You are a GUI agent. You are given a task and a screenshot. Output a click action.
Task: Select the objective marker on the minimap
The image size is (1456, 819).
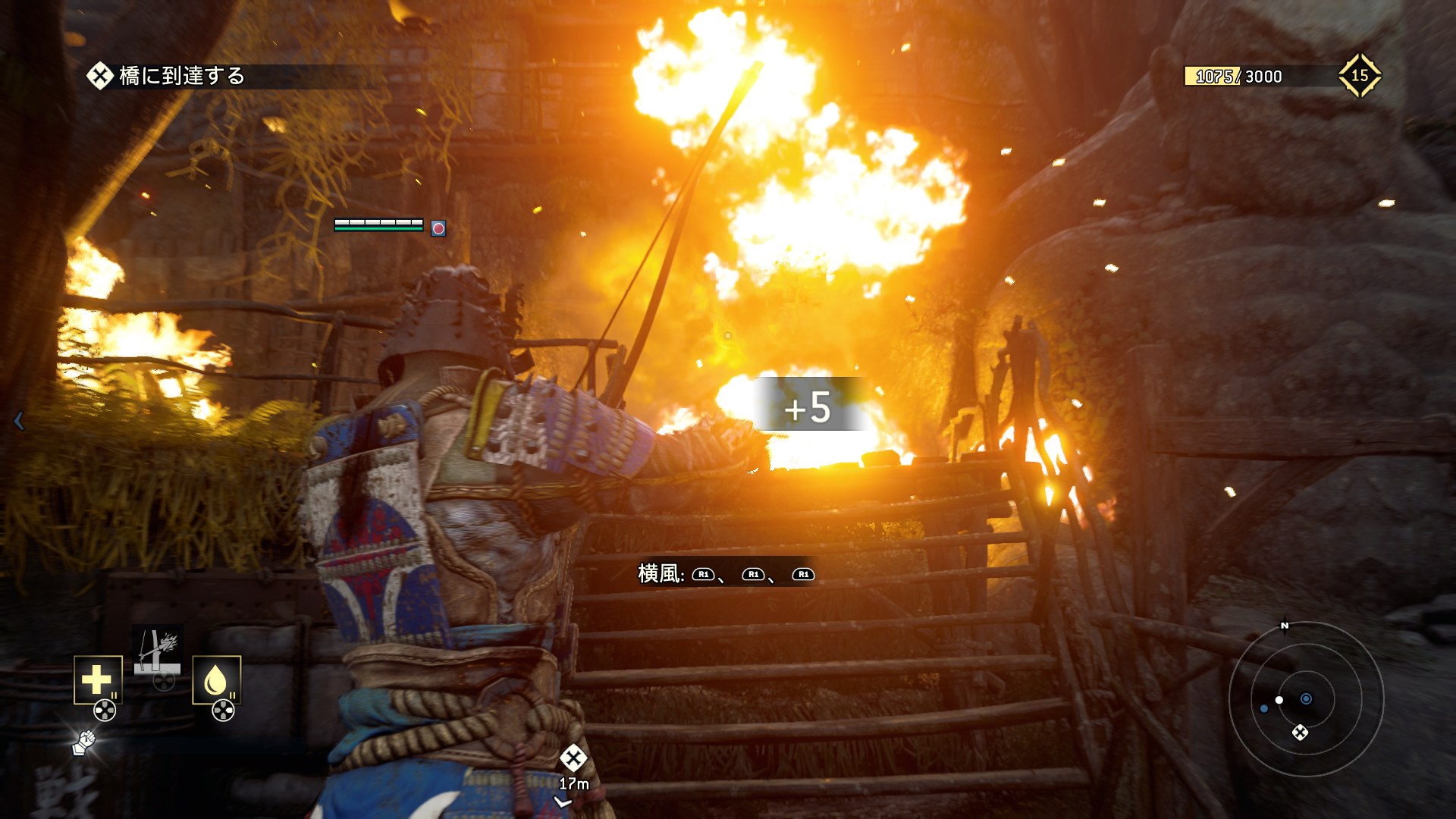[x=1300, y=733]
